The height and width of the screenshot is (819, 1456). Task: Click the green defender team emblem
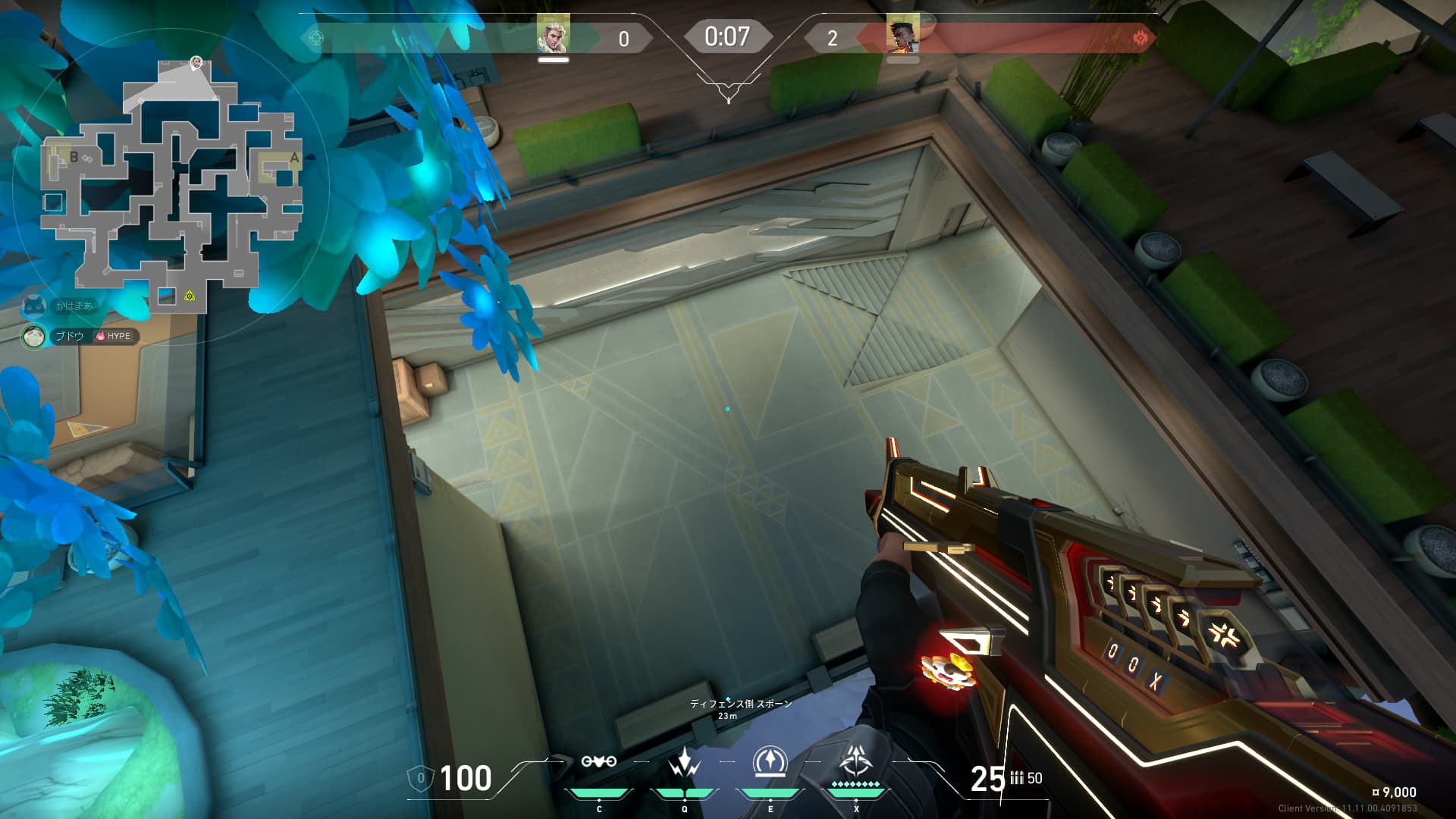tap(316, 38)
